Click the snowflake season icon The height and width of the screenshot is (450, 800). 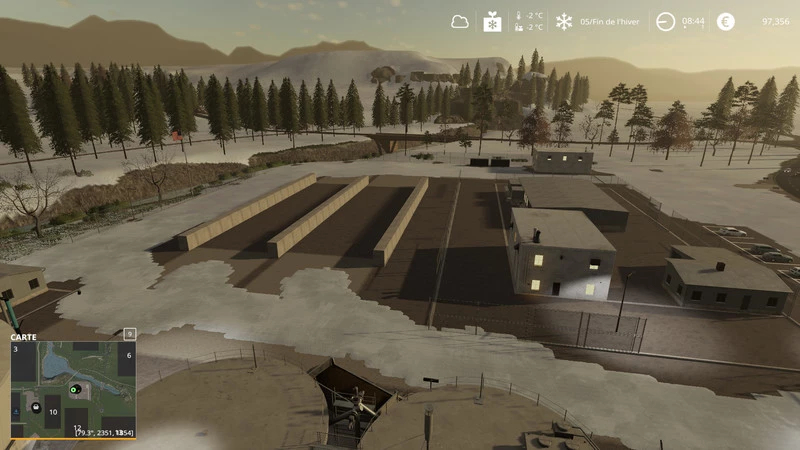click(x=564, y=21)
